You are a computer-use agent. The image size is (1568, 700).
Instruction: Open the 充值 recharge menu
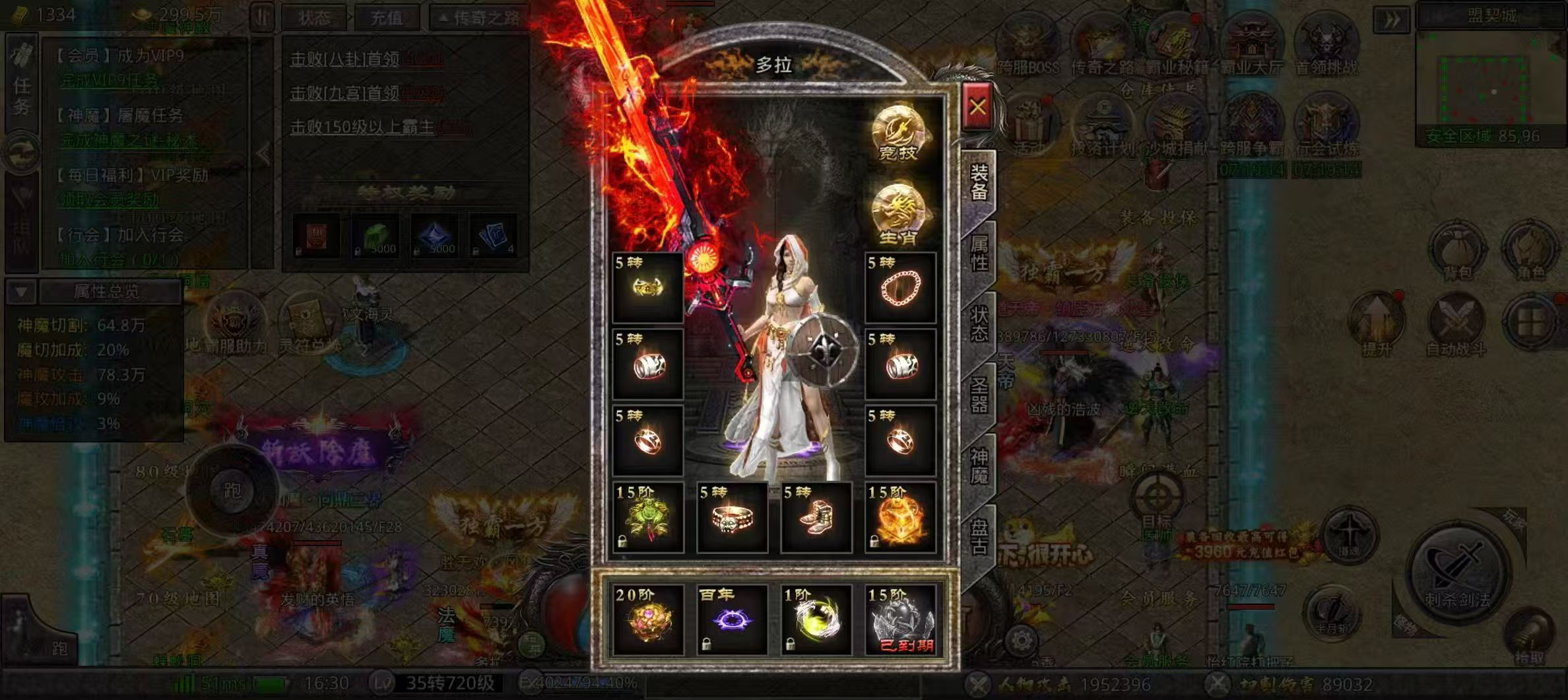pyautogui.click(x=386, y=17)
